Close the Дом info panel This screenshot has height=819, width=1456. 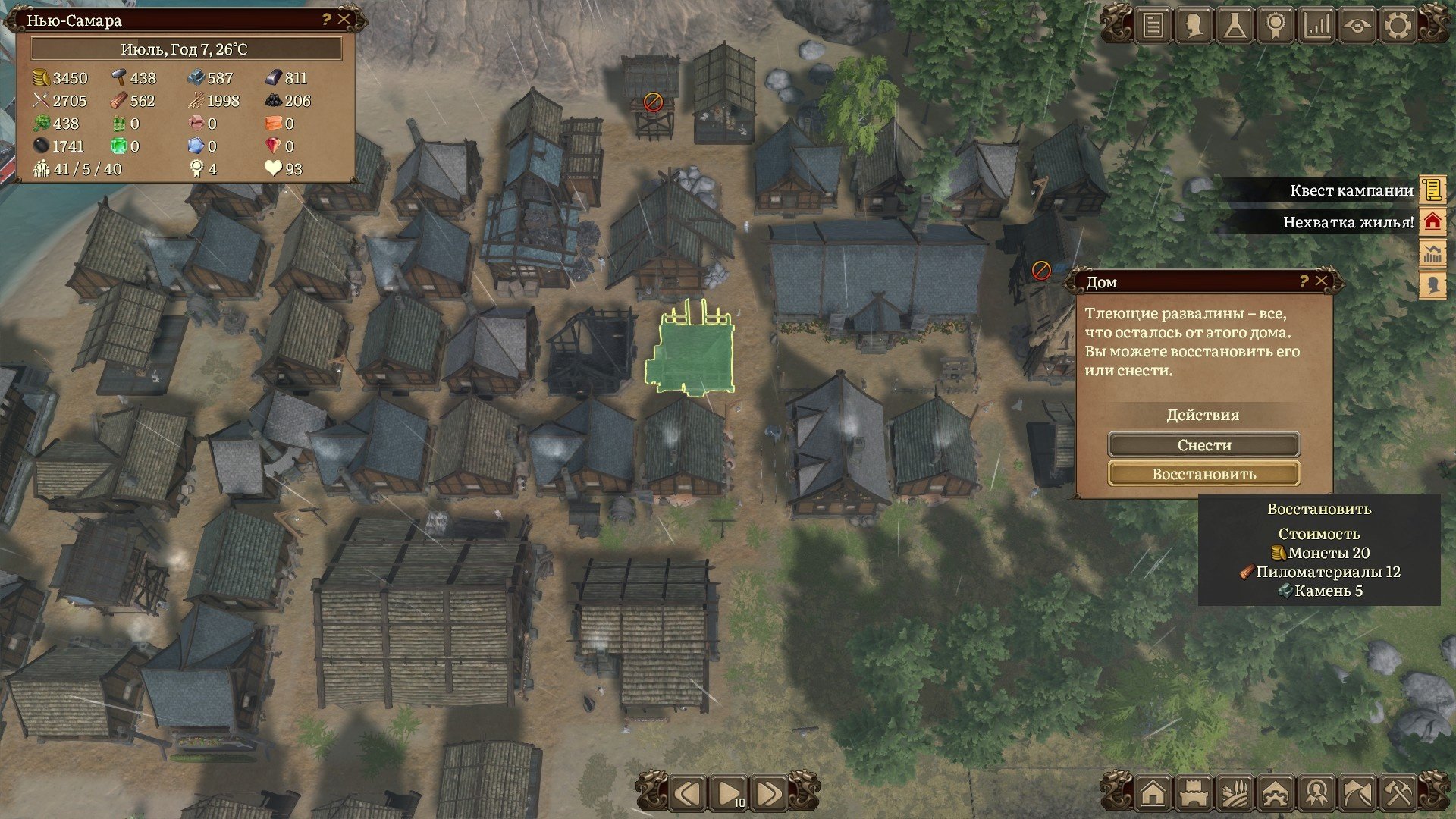coord(1322,281)
